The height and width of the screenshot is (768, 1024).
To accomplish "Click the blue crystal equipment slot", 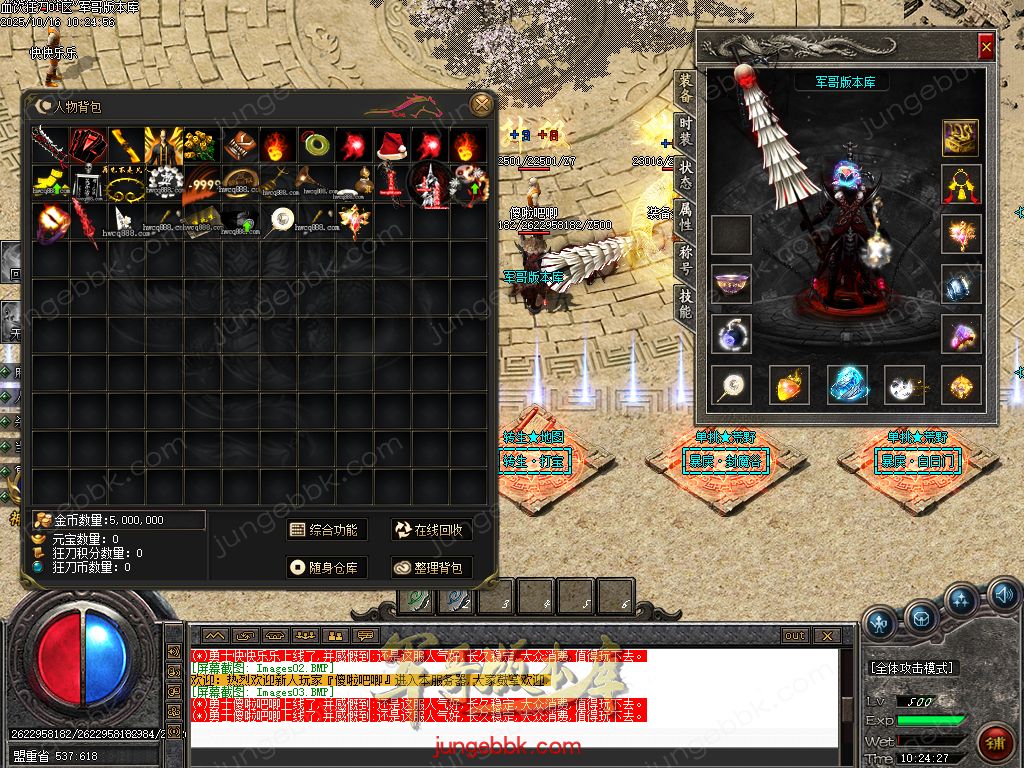I will point(847,385).
